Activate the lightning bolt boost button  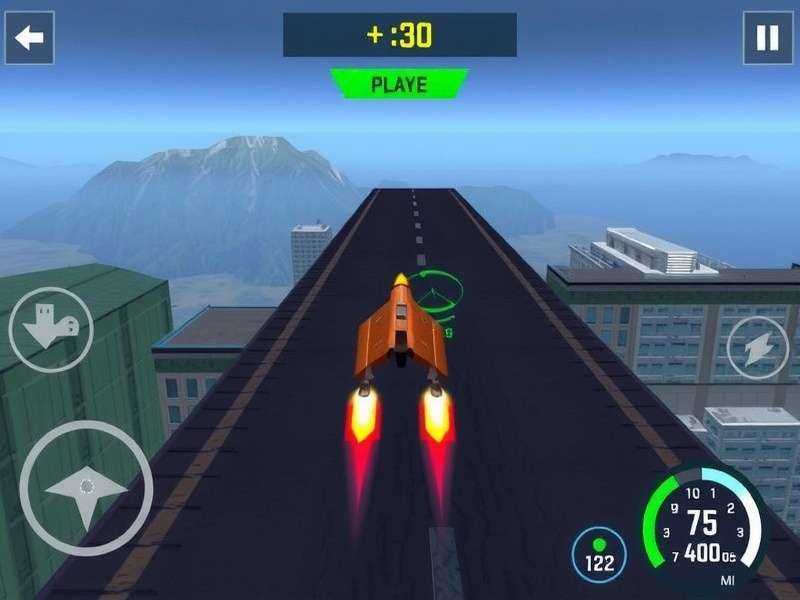pos(757,347)
